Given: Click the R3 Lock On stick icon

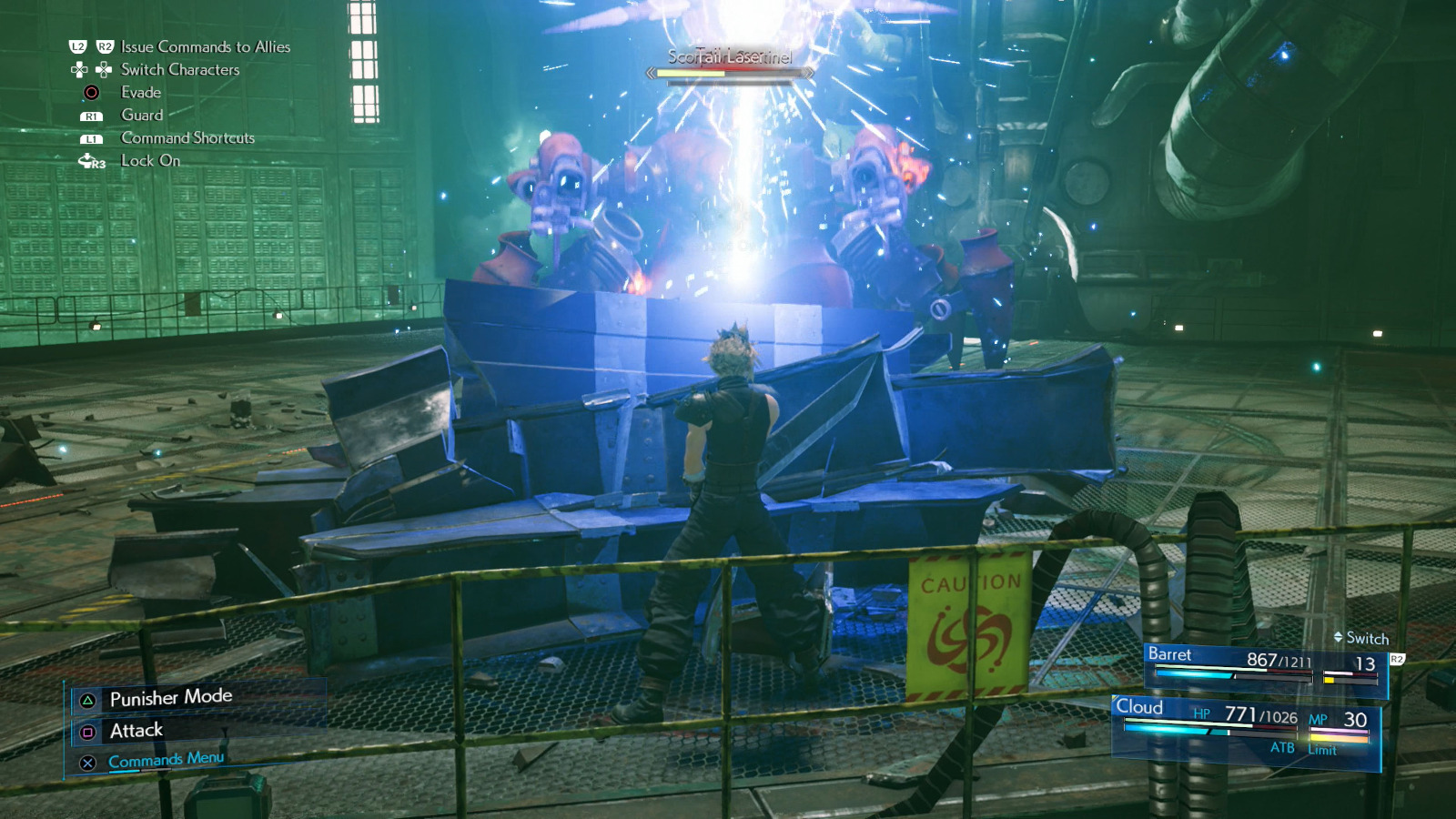Looking at the screenshot, I should pyautogui.click(x=91, y=161).
